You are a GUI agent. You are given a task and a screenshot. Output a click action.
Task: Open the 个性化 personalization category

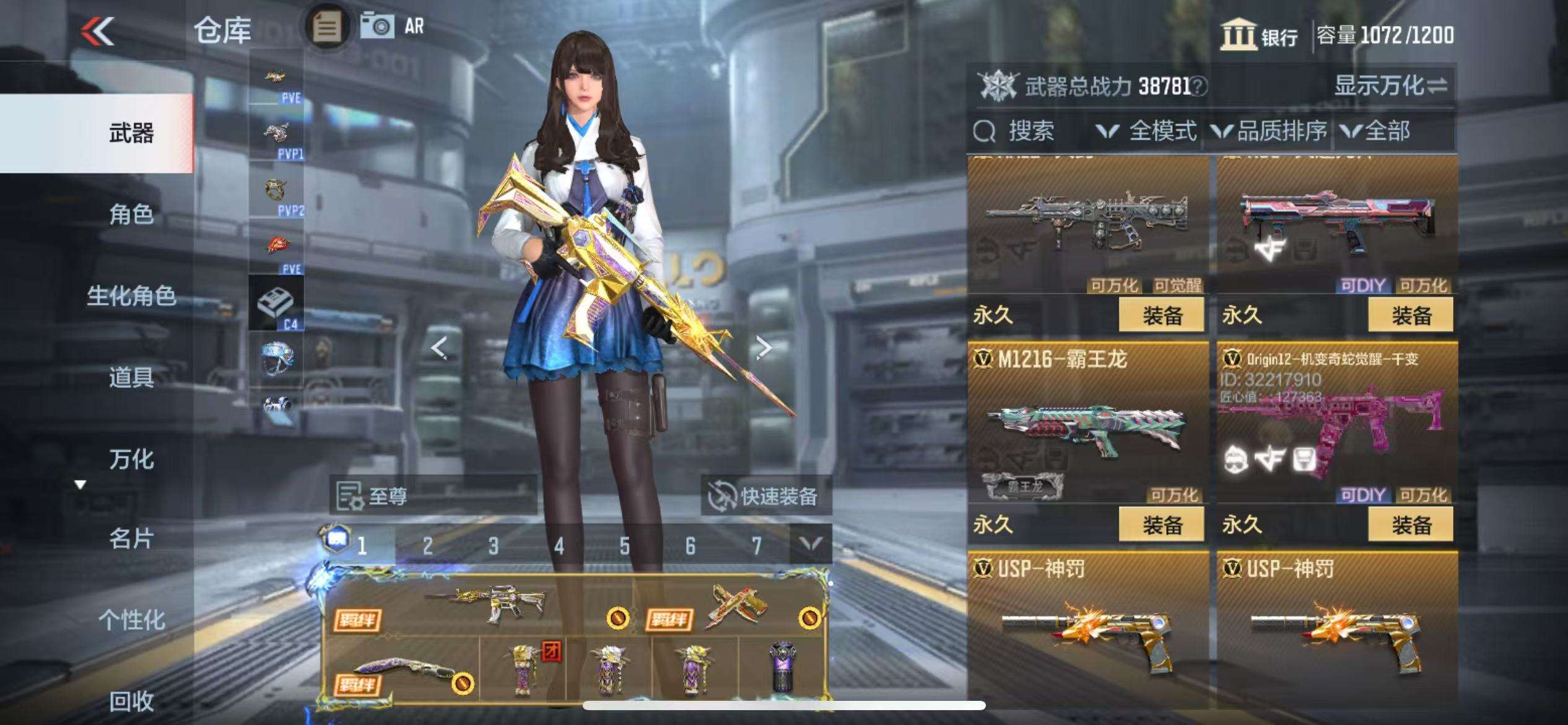click(131, 620)
